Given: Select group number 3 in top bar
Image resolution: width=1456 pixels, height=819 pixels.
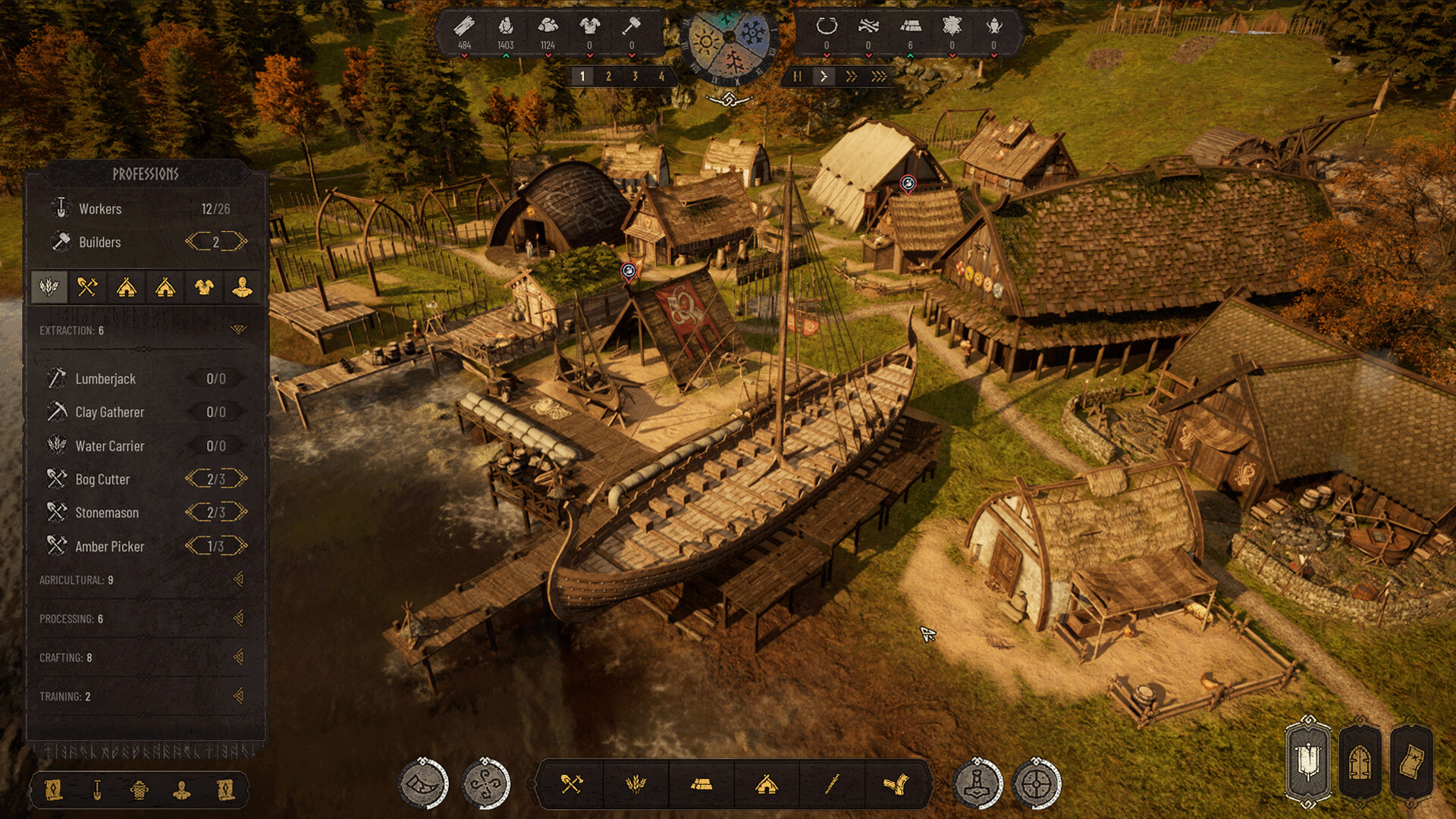Looking at the screenshot, I should pos(635,77).
